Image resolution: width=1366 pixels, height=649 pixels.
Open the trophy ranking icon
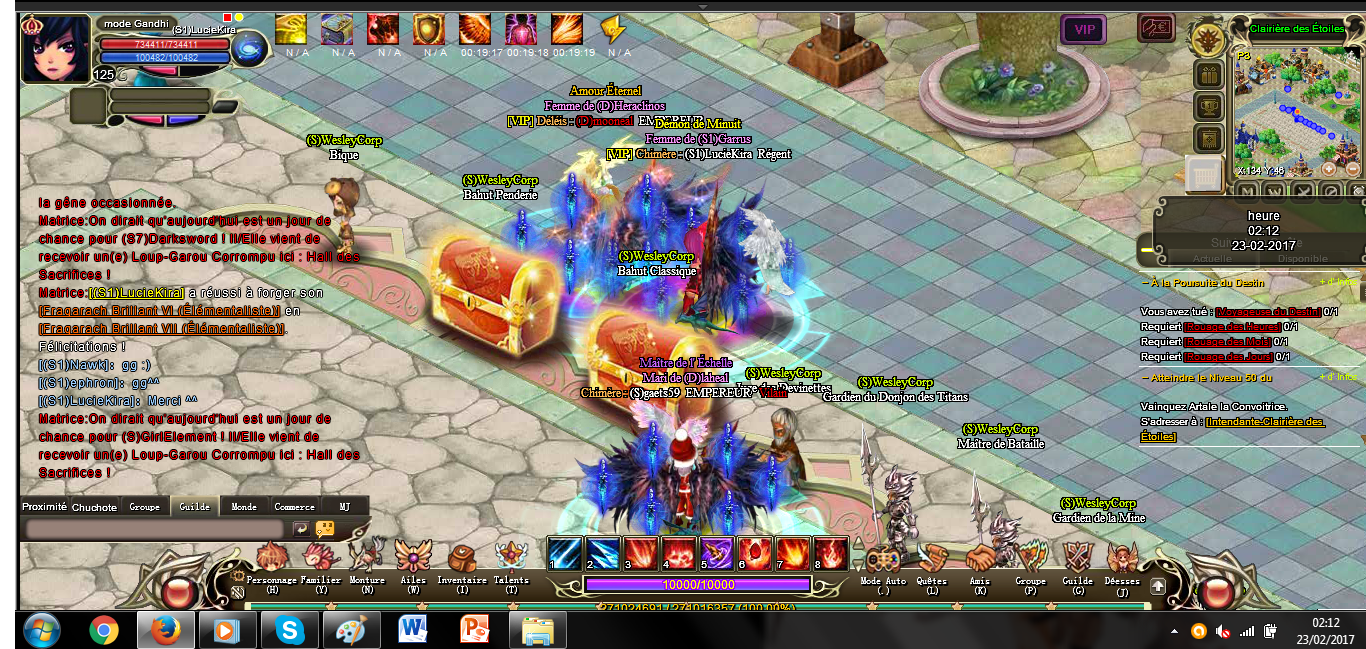1208,106
